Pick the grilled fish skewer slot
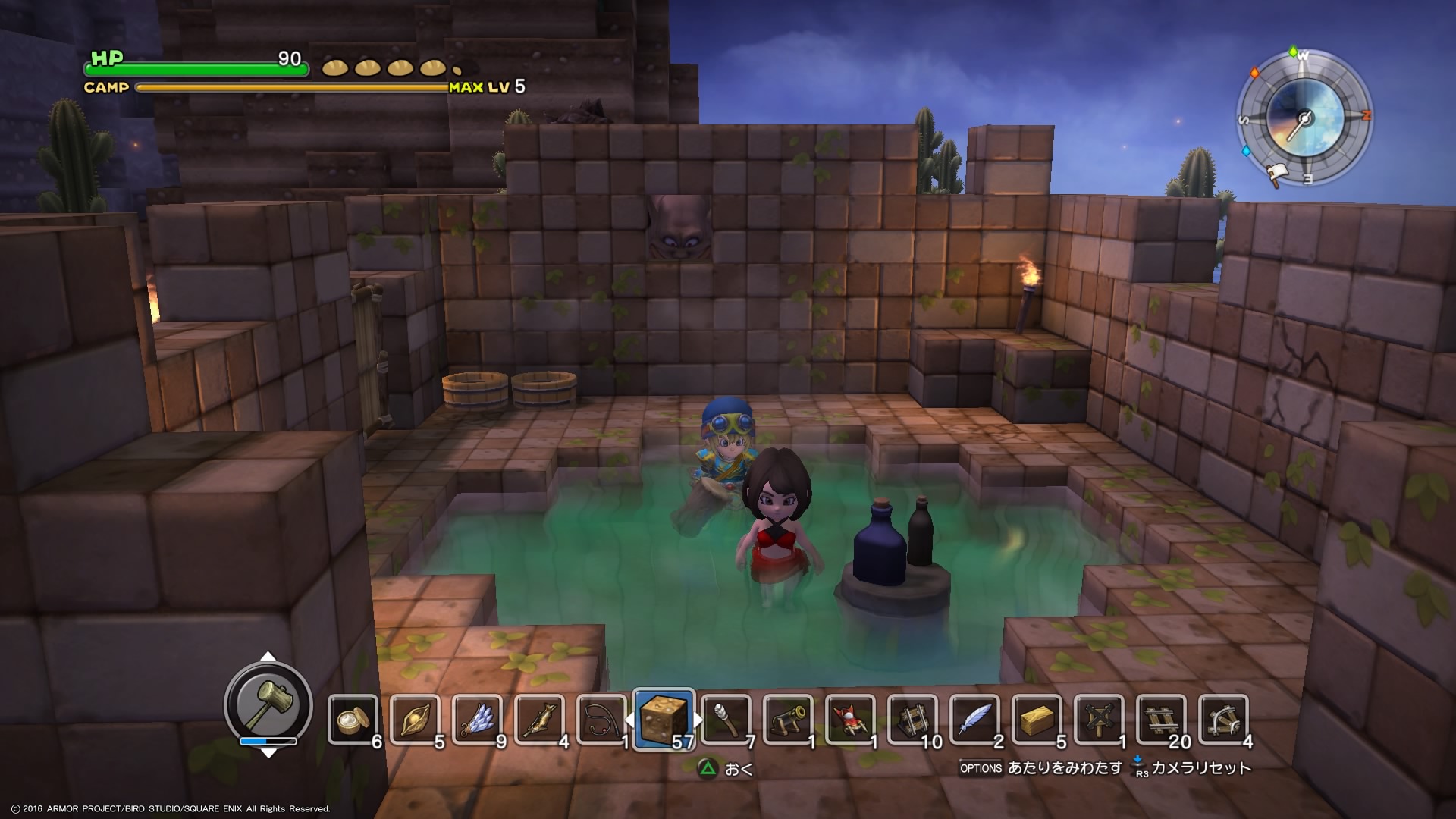 coord(539,719)
